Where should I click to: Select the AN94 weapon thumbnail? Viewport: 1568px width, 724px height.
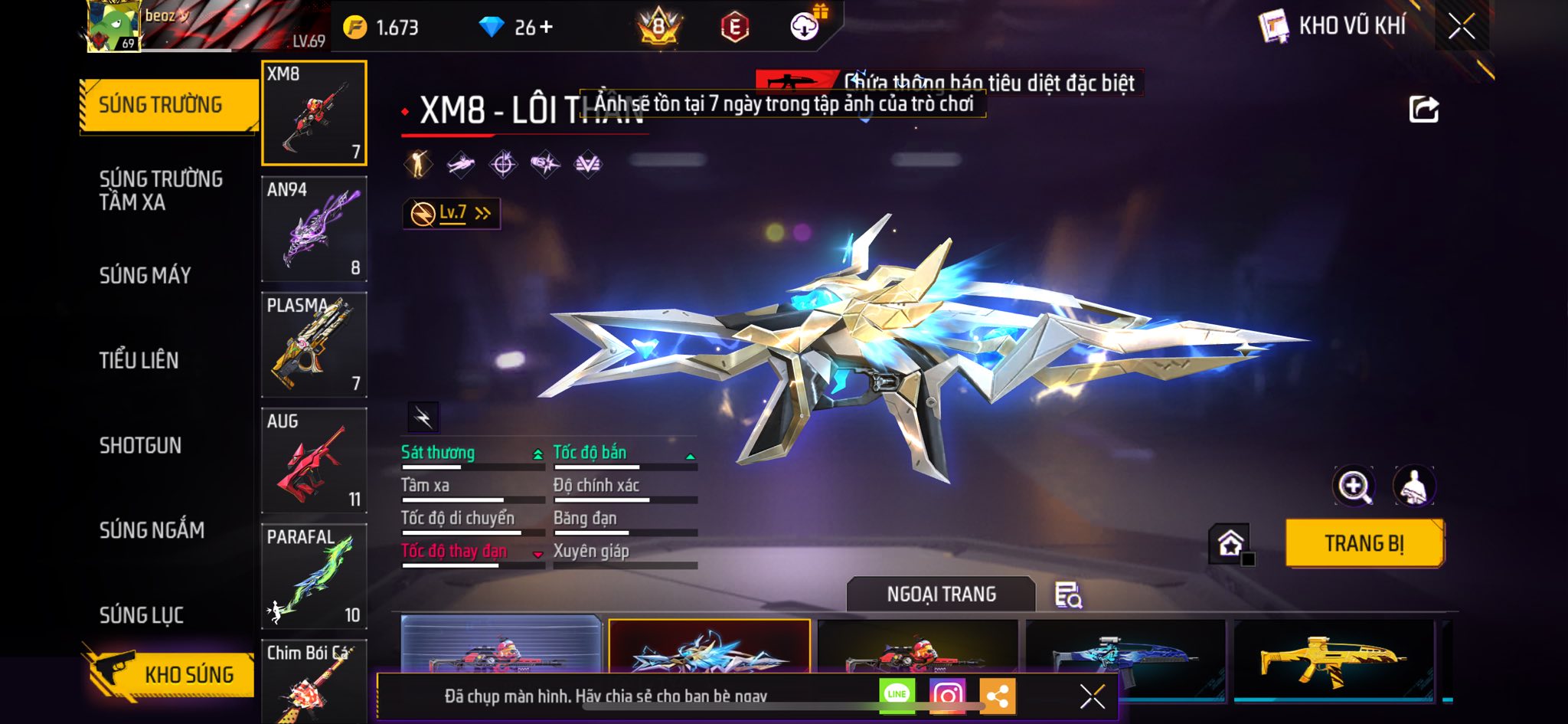314,229
